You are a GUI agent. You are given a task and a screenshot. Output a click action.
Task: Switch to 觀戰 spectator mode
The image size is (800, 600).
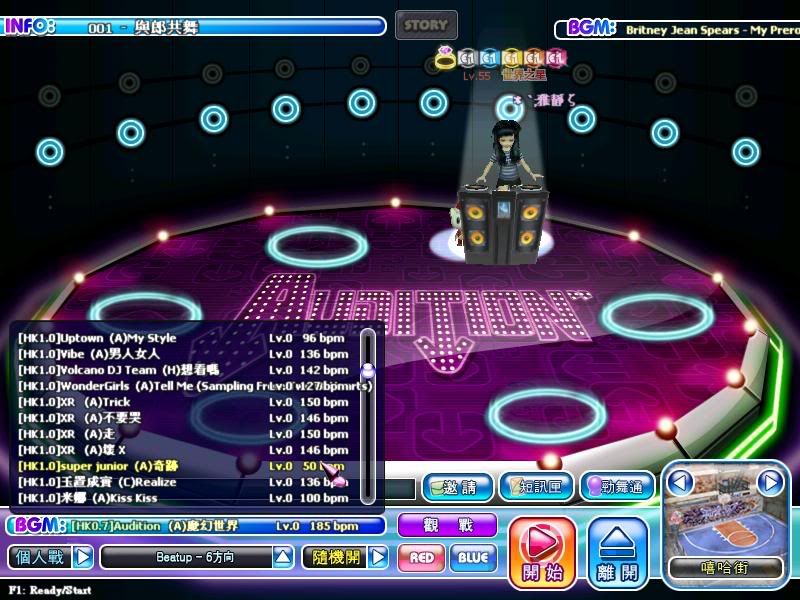[x=447, y=525]
